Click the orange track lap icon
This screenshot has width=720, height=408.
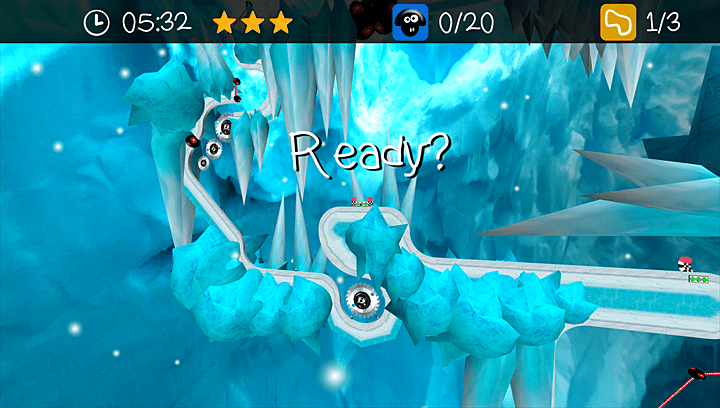(x=618, y=22)
